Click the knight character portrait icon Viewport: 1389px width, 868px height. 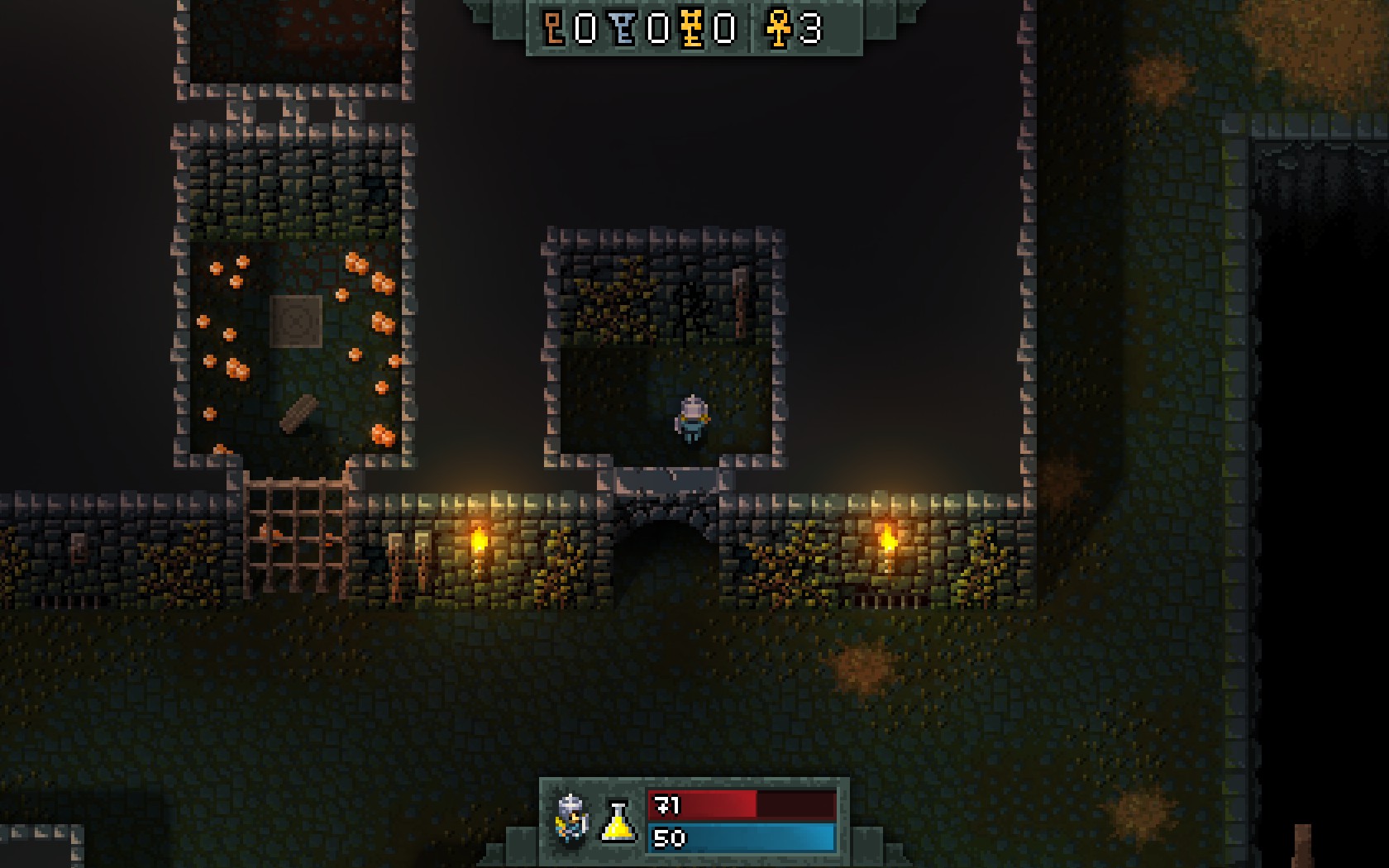[x=572, y=818]
